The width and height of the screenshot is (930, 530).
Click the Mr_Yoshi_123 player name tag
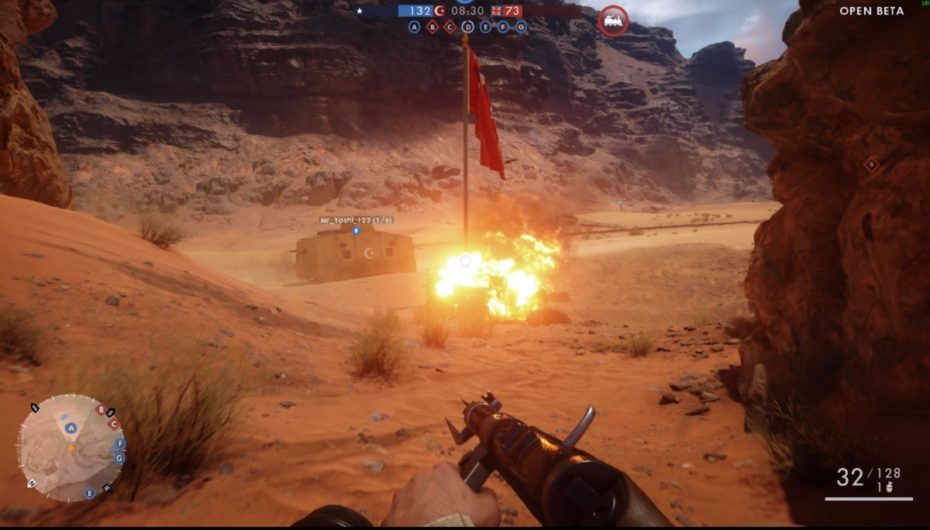tap(356, 220)
